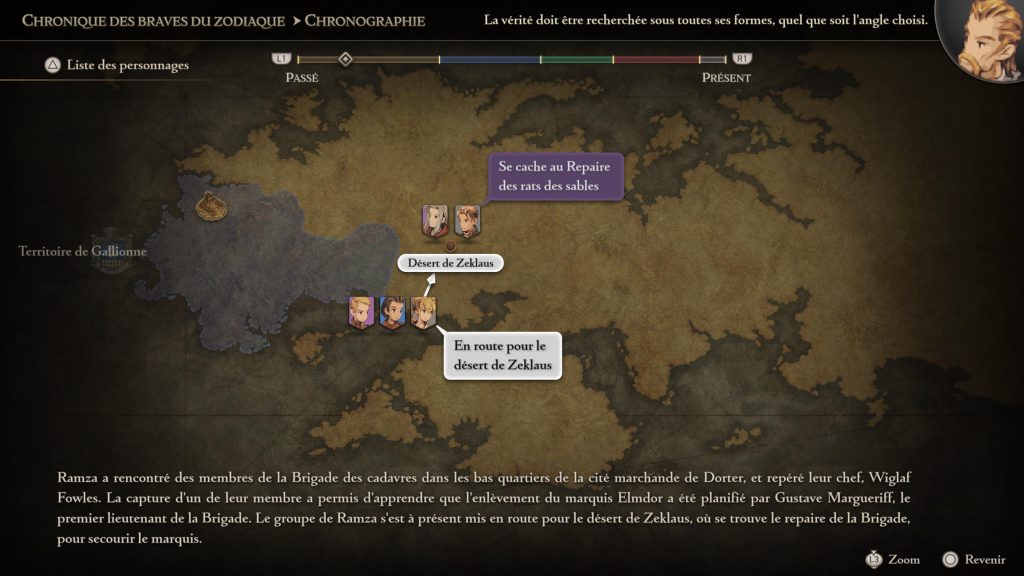Screen dimensions: 1024x576
Task: Jump to the grey Présent timeline segment
Action: (x=712, y=60)
